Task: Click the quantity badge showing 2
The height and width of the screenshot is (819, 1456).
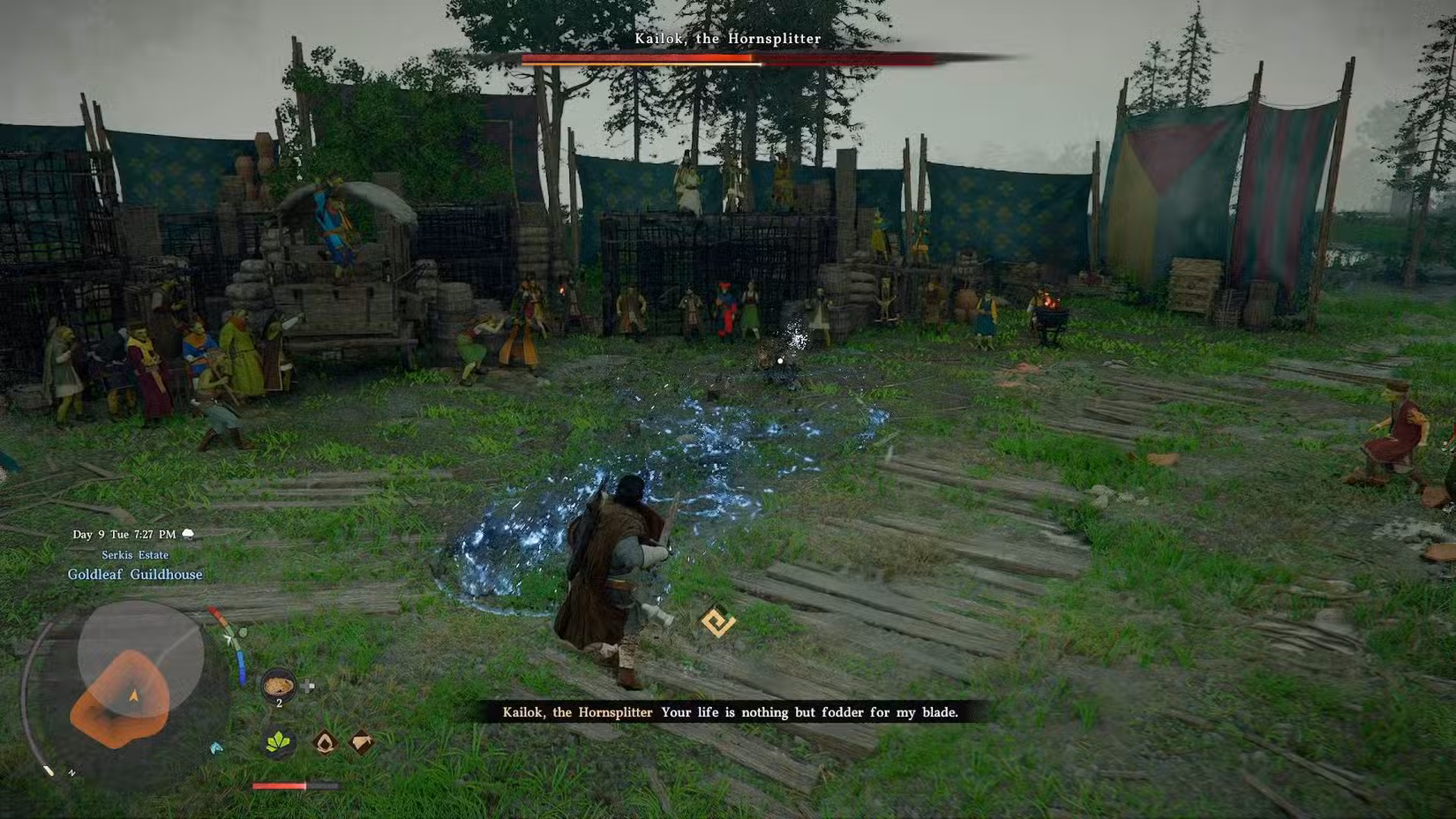Action: click(x=280, y=703)
